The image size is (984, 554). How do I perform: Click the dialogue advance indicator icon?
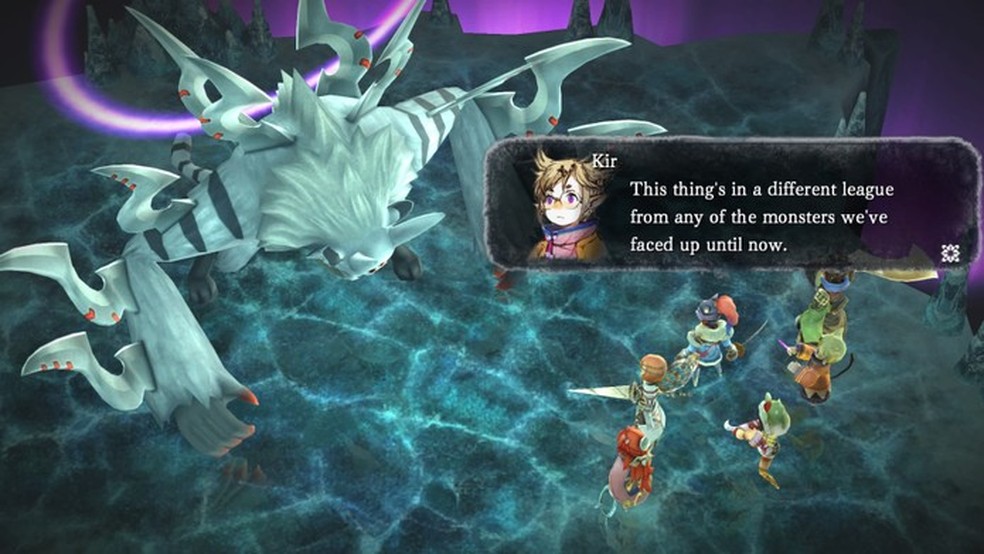coord(950,254)
